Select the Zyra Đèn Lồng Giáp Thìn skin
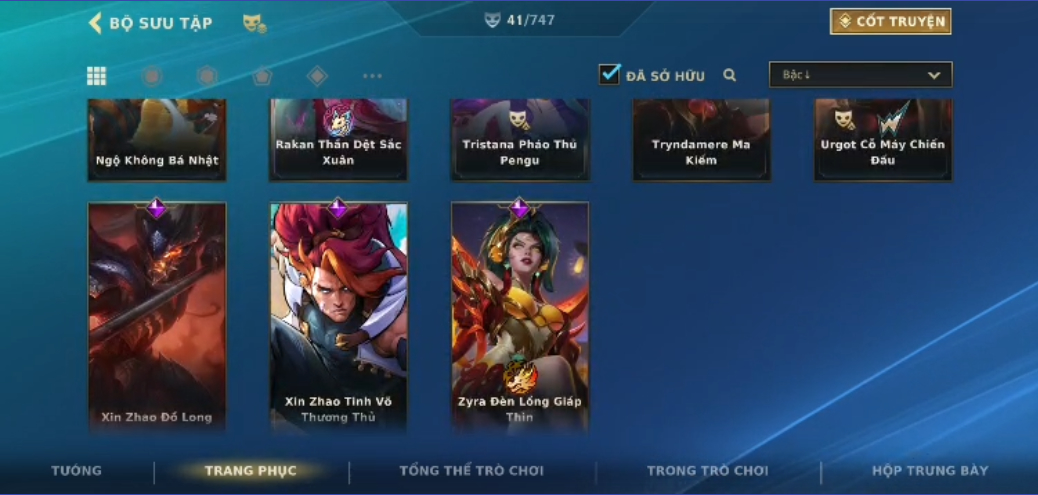 point(520,316)
